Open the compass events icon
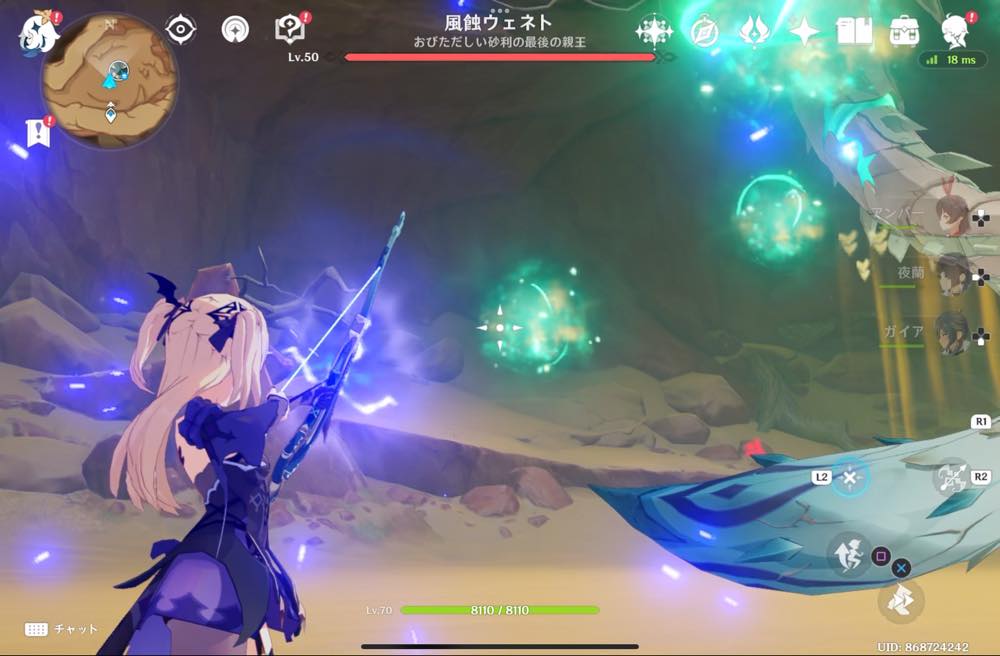Viewport: 1000px width, 656px height. coord(704,32)
